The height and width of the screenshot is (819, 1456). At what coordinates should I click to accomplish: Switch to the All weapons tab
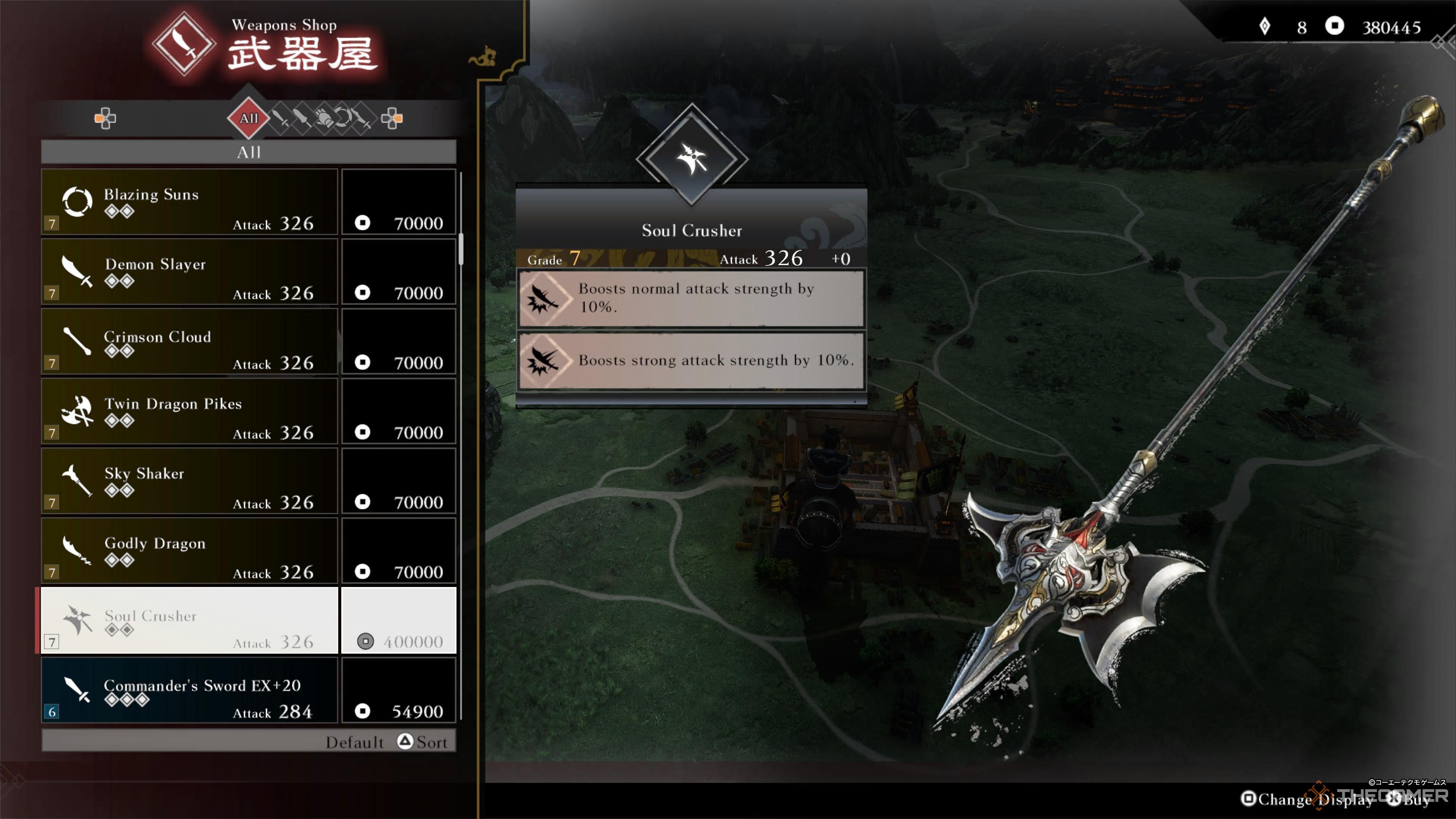249,118
